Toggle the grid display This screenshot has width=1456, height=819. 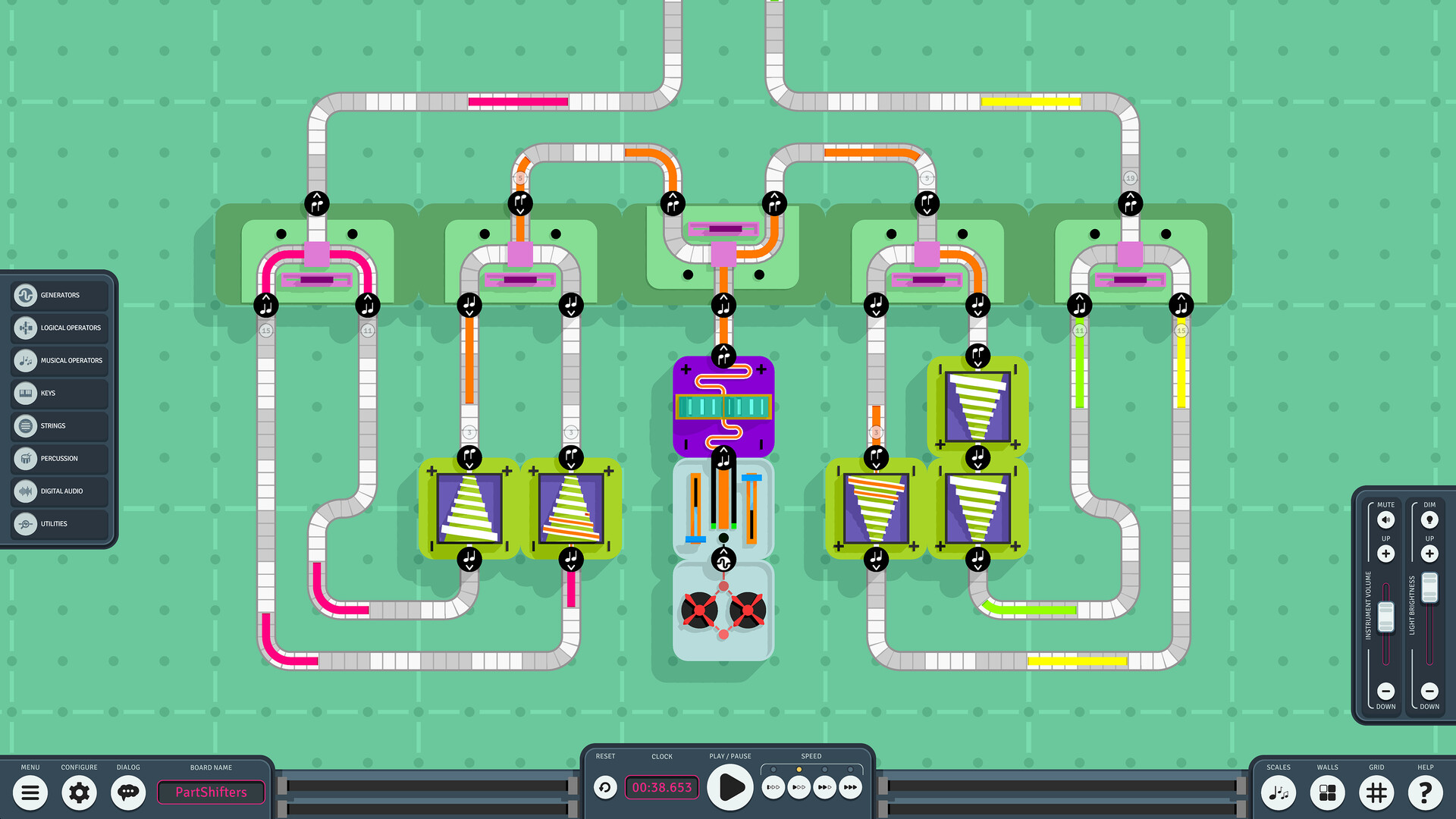pos(1376,792)
